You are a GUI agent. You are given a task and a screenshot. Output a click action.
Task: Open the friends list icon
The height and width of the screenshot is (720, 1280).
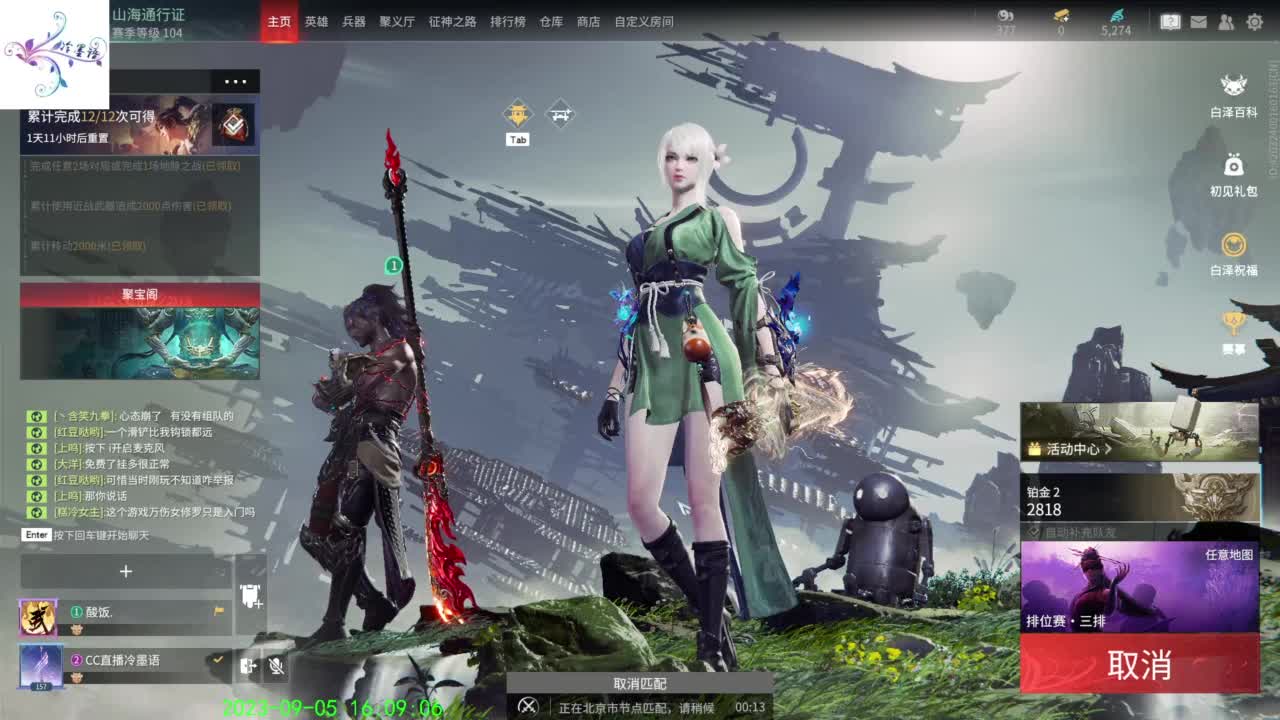(x=1224, y=21)
